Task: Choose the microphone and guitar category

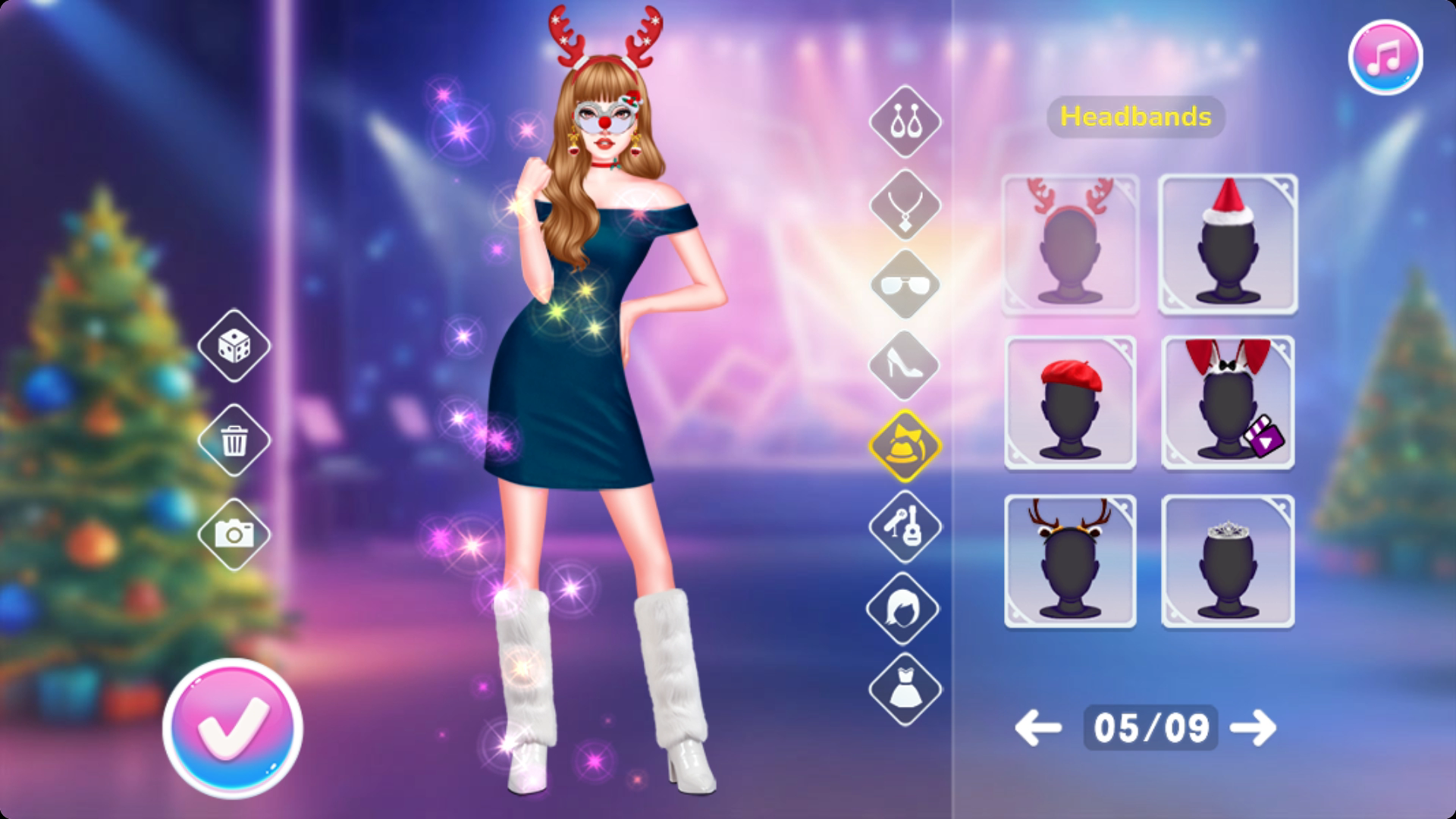Action: click(x=905, y=526)
